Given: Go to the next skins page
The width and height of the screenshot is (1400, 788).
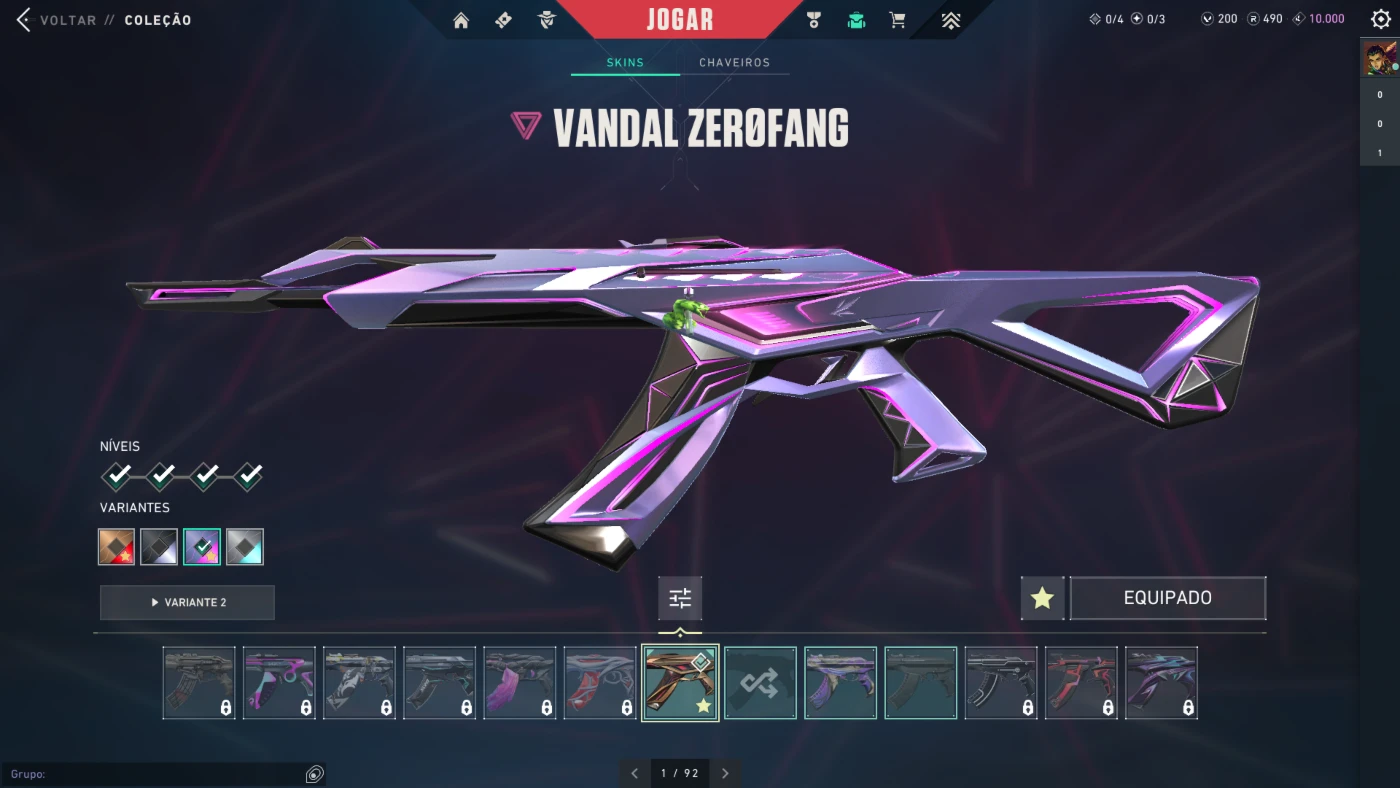Looking at the screenshot, I should pos(725,773).
